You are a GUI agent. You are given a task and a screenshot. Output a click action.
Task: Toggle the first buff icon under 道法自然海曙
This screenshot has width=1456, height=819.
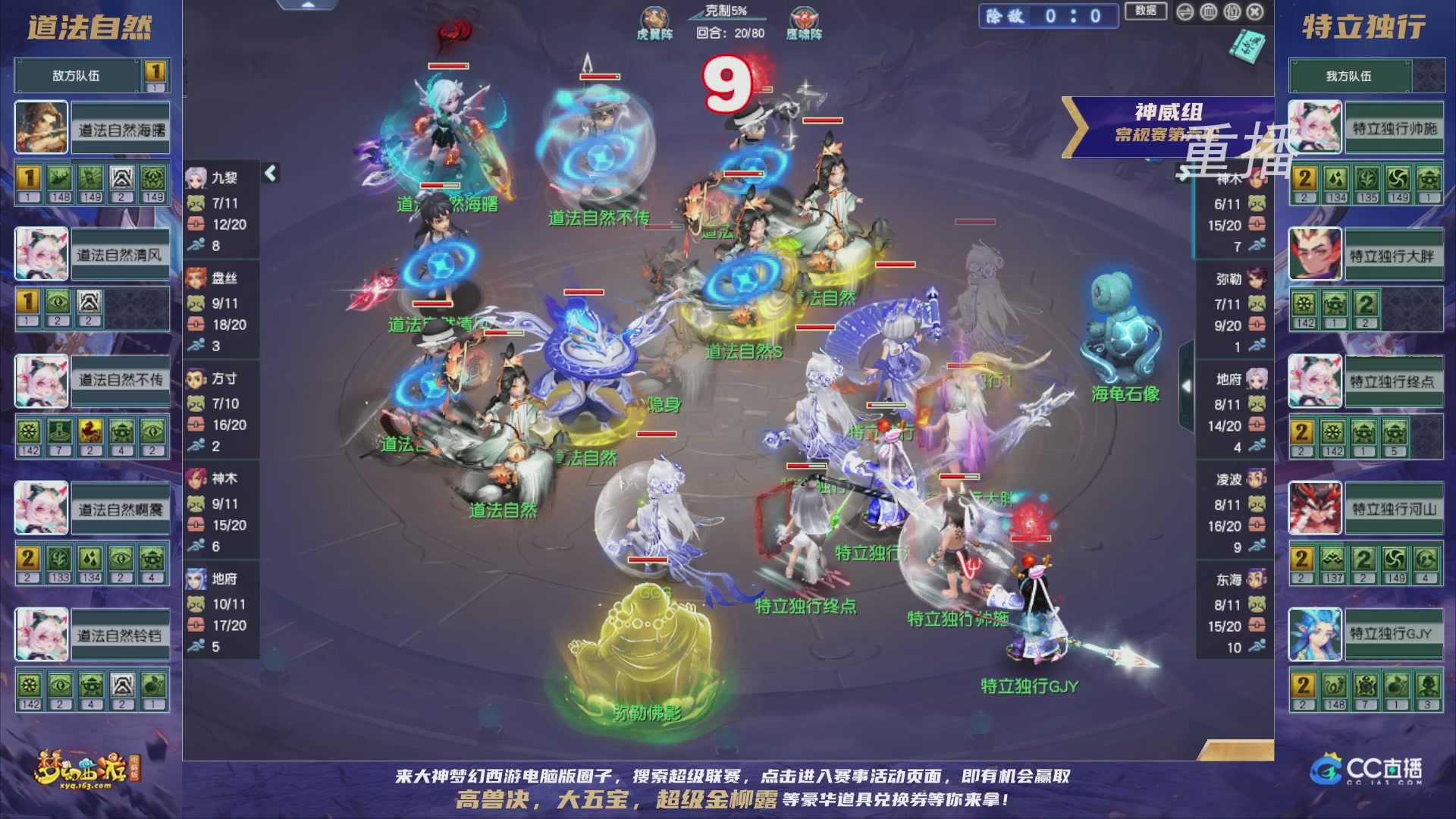[x=29, y=177]
